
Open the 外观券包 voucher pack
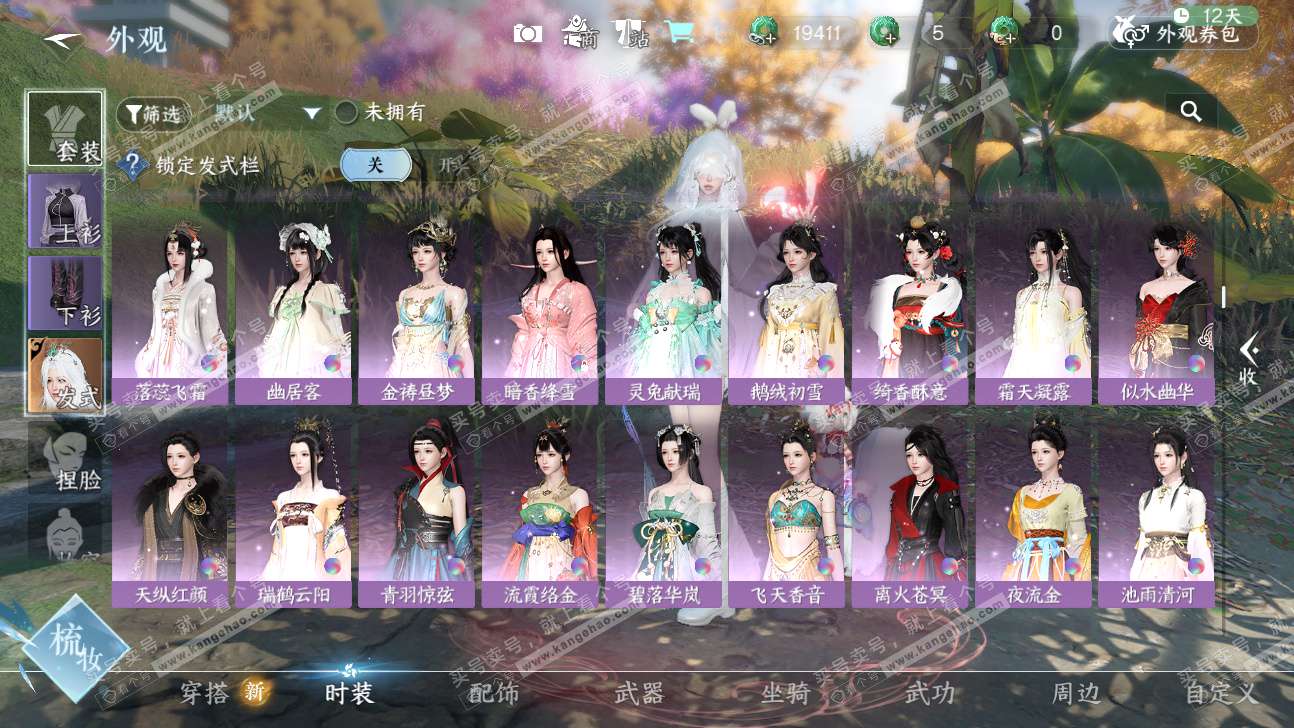(1183, 34)
